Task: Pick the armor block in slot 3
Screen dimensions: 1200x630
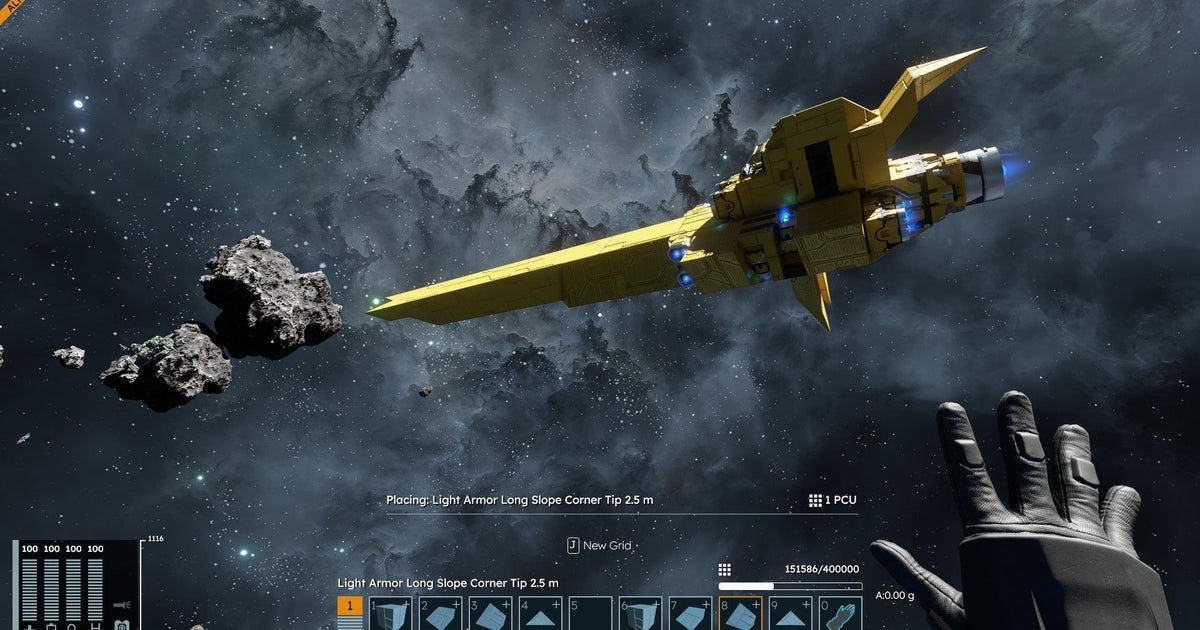Action: (490, 614)
